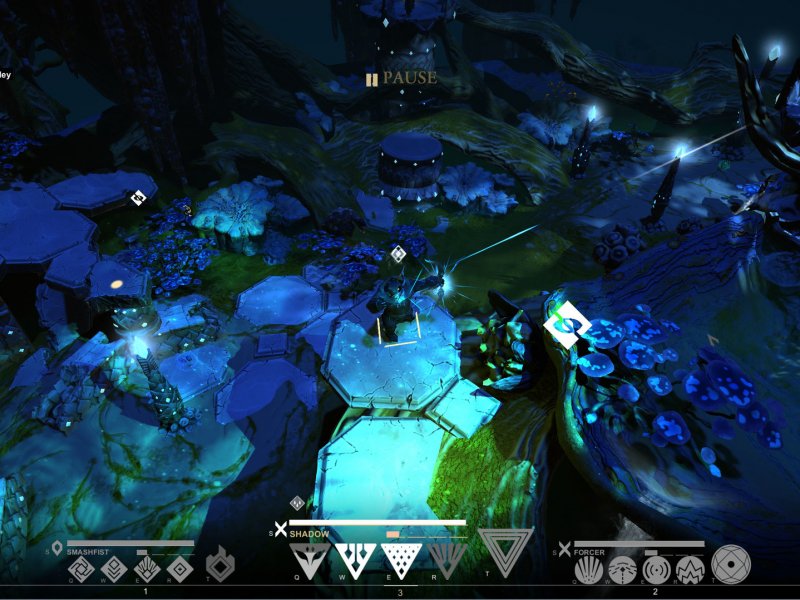Image resolution: width=800 pixels, height=600 pixels.
Task: Click the PAUSE indicator at the top
Action: click(401, 78)
